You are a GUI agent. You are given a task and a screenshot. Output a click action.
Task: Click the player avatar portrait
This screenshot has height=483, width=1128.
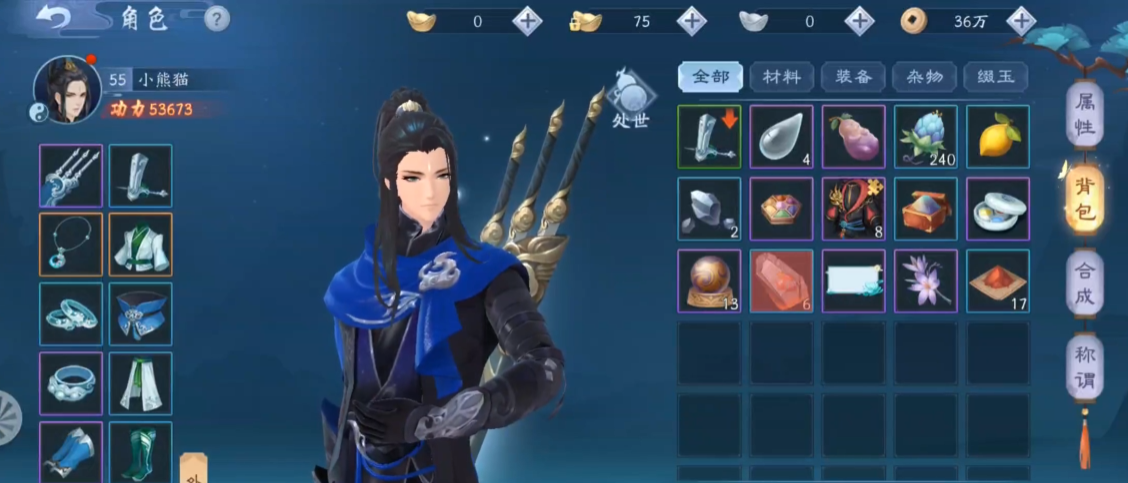pyautogui.click(x=68, y=91)
